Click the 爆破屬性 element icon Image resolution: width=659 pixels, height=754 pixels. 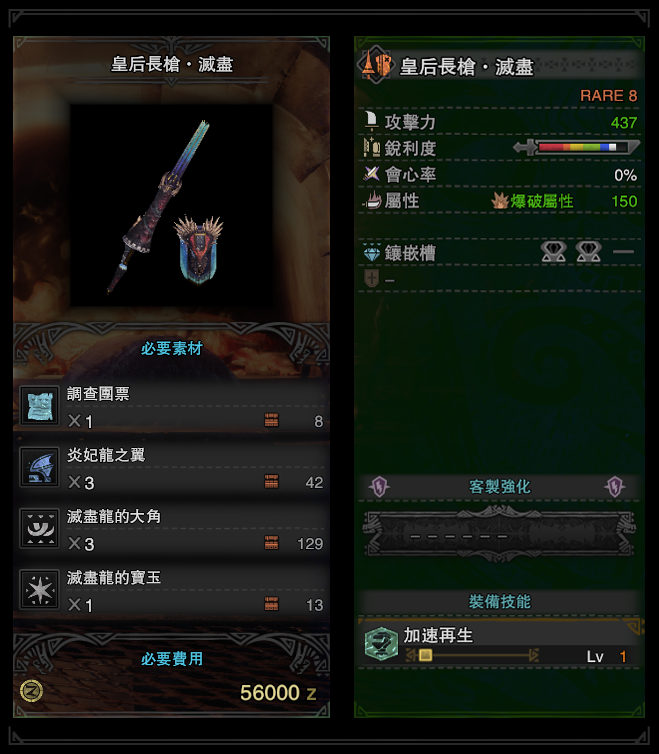[500, 201]
